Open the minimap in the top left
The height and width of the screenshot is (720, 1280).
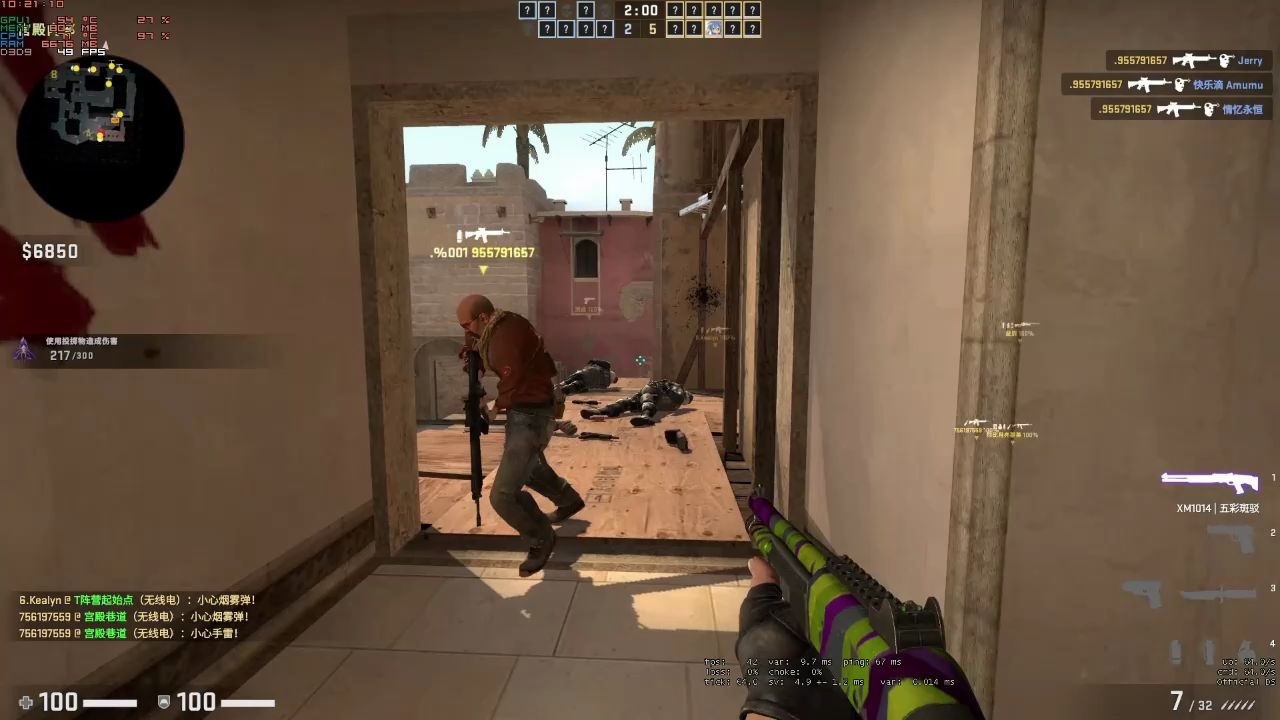100,135
